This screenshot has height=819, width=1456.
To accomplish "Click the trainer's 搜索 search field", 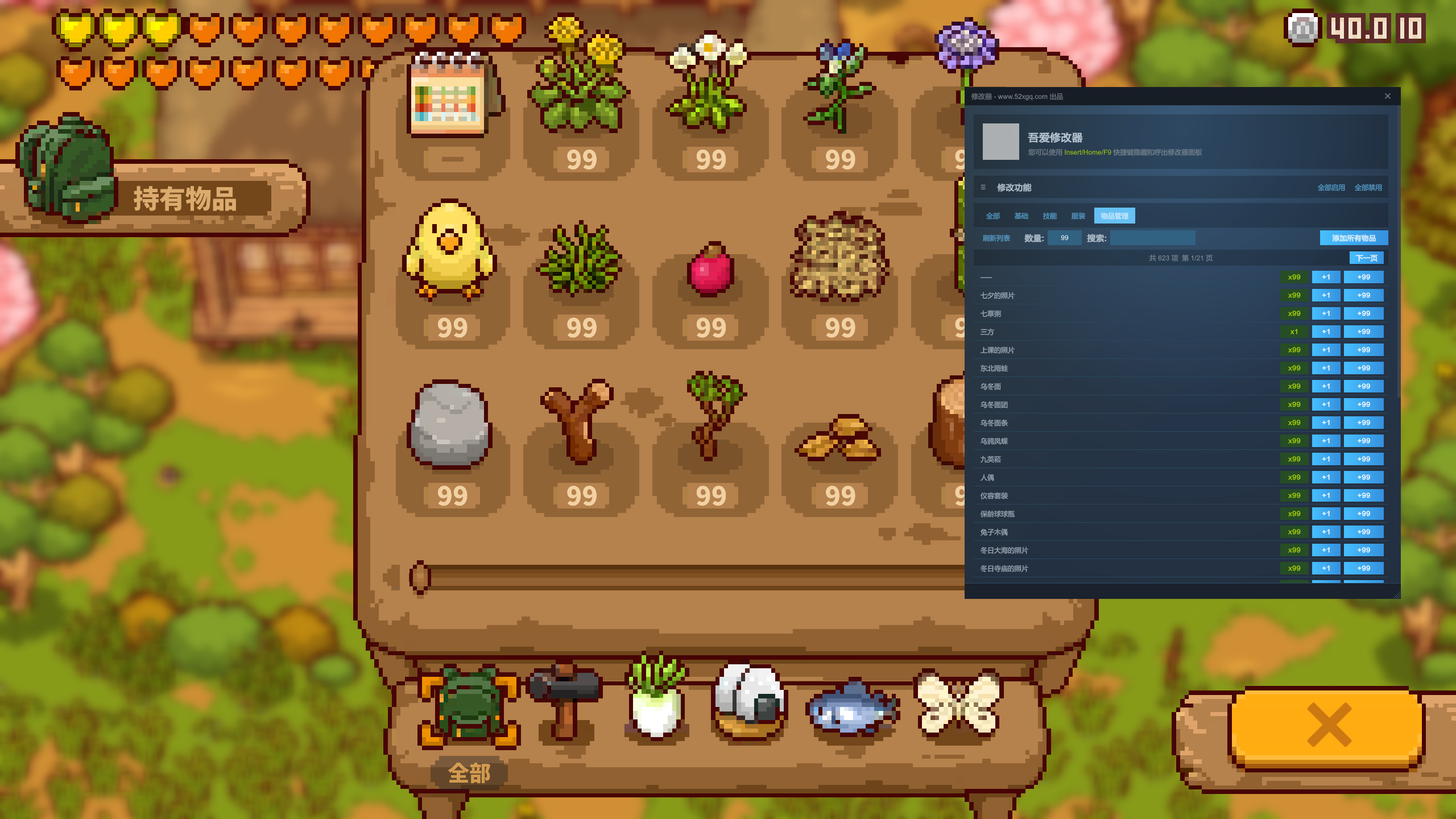I will coord(1152,238).
